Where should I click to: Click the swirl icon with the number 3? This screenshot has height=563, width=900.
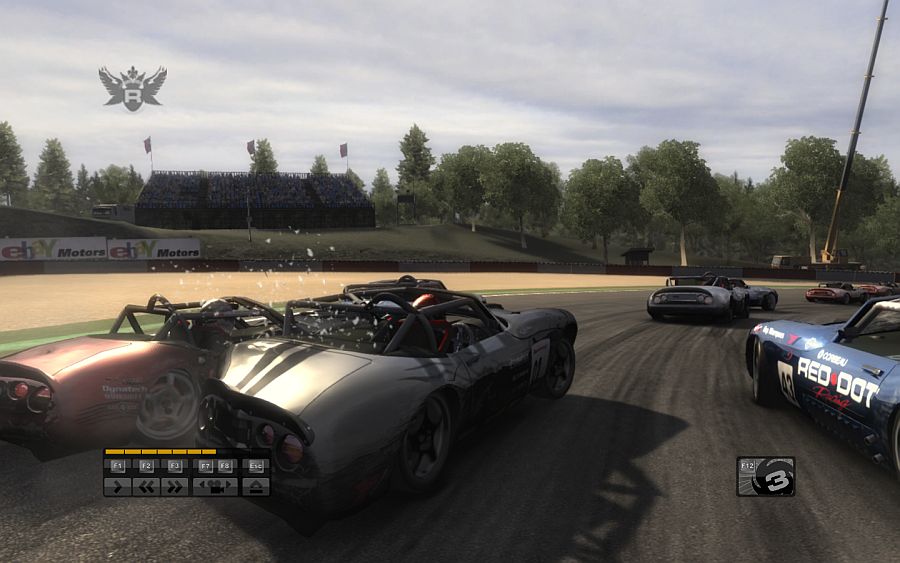pos(773,477)
